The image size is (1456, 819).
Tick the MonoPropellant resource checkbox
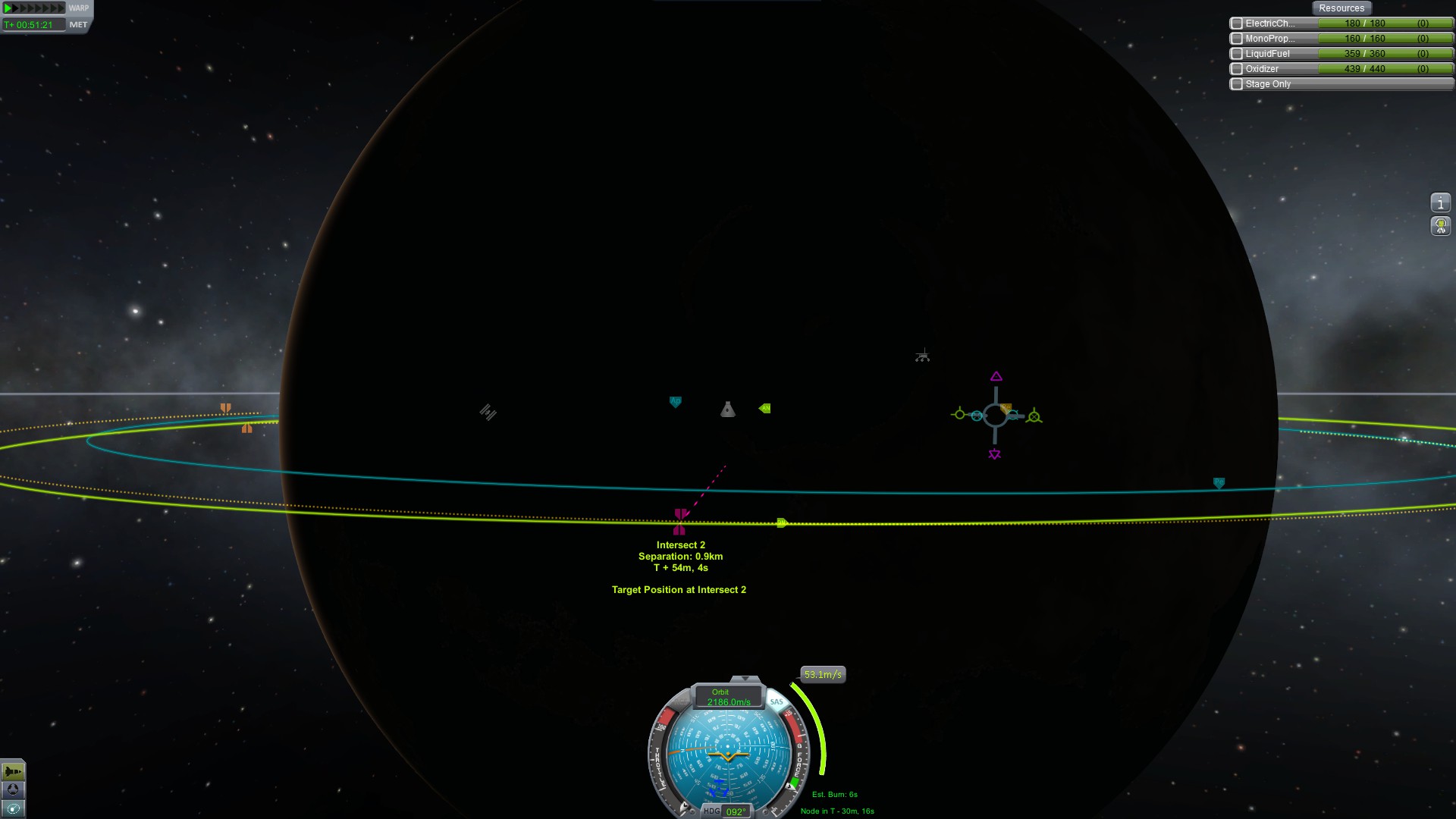[1237, 39]
